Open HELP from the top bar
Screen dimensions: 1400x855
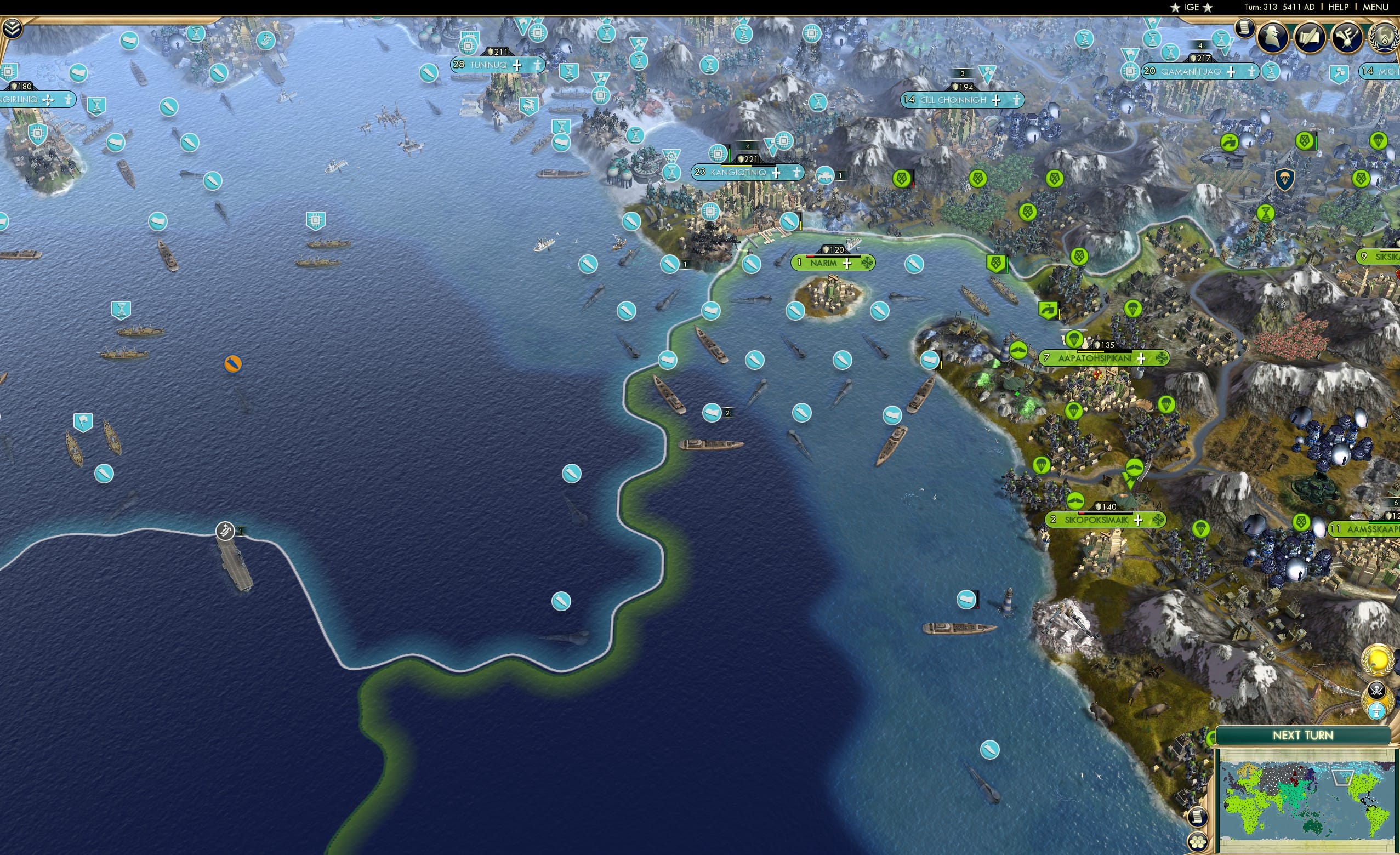tap(1338, 7)
